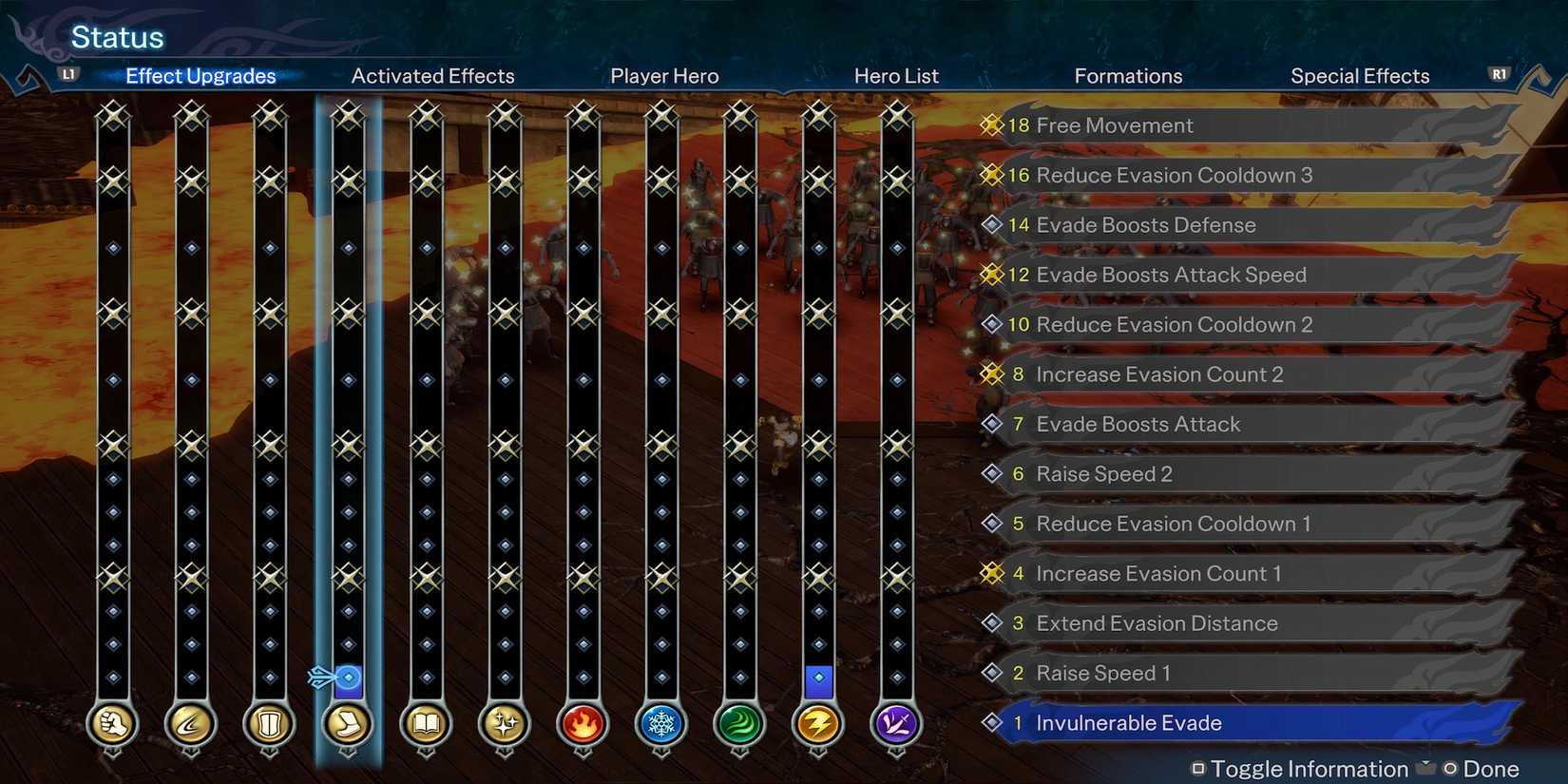
Task: Select the snowflake ice upgrade icon
Action: tap(661, 724)
